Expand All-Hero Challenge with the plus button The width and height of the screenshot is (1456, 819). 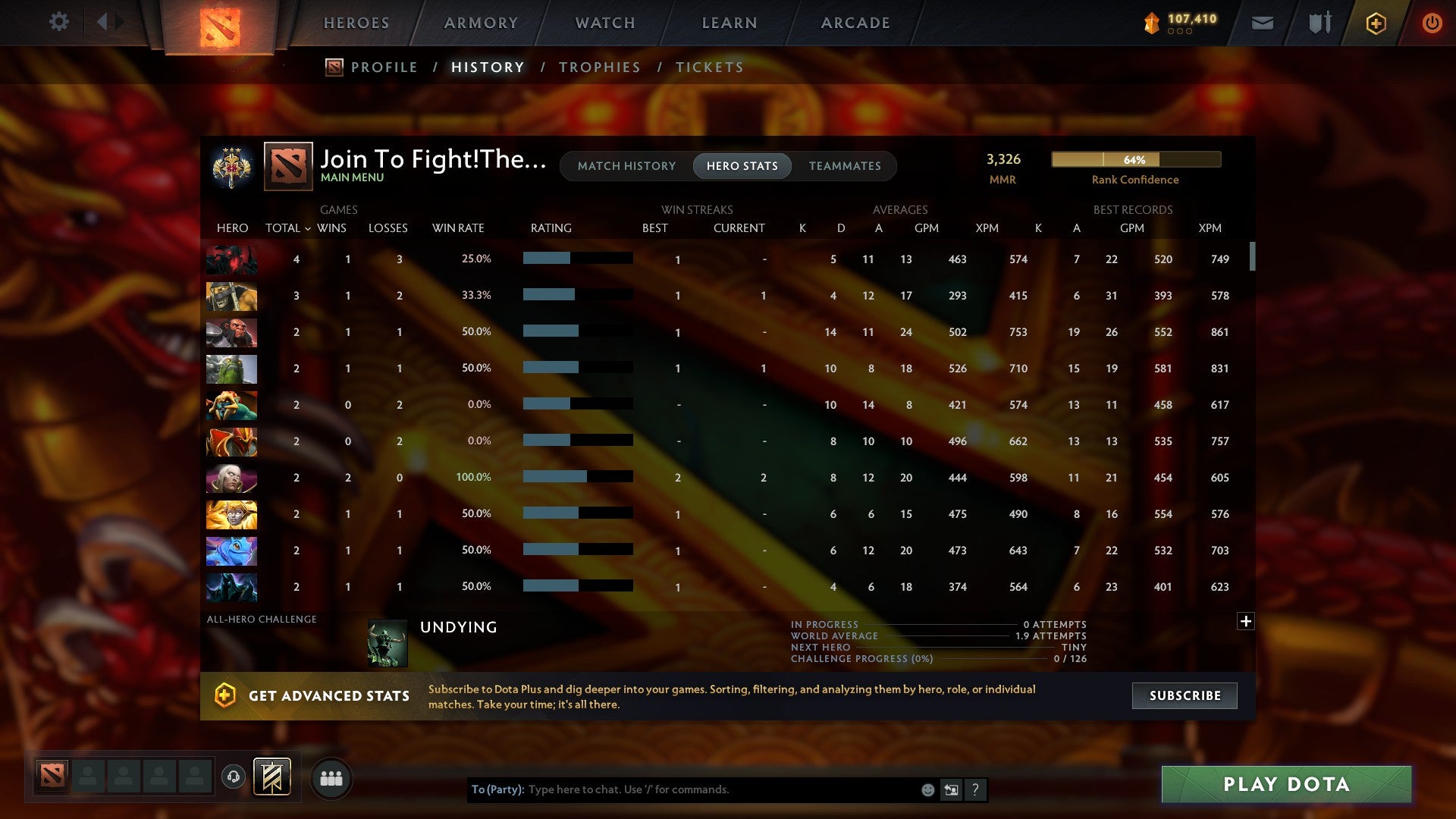pos(1246,620)
